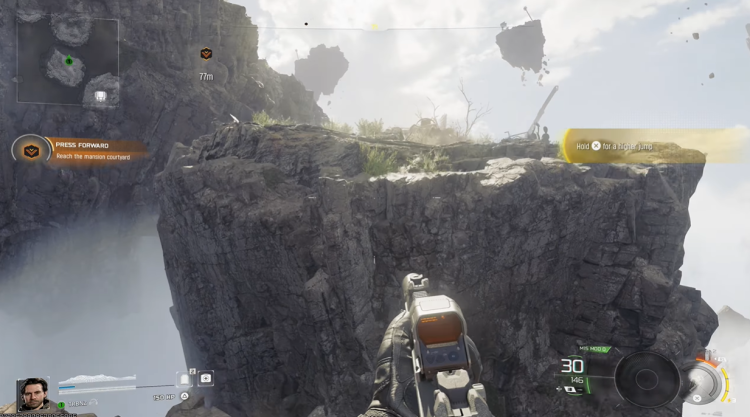750x417 pixels.
Task: Select the equipment slot beside the camera icon
Action: [185, 379]
